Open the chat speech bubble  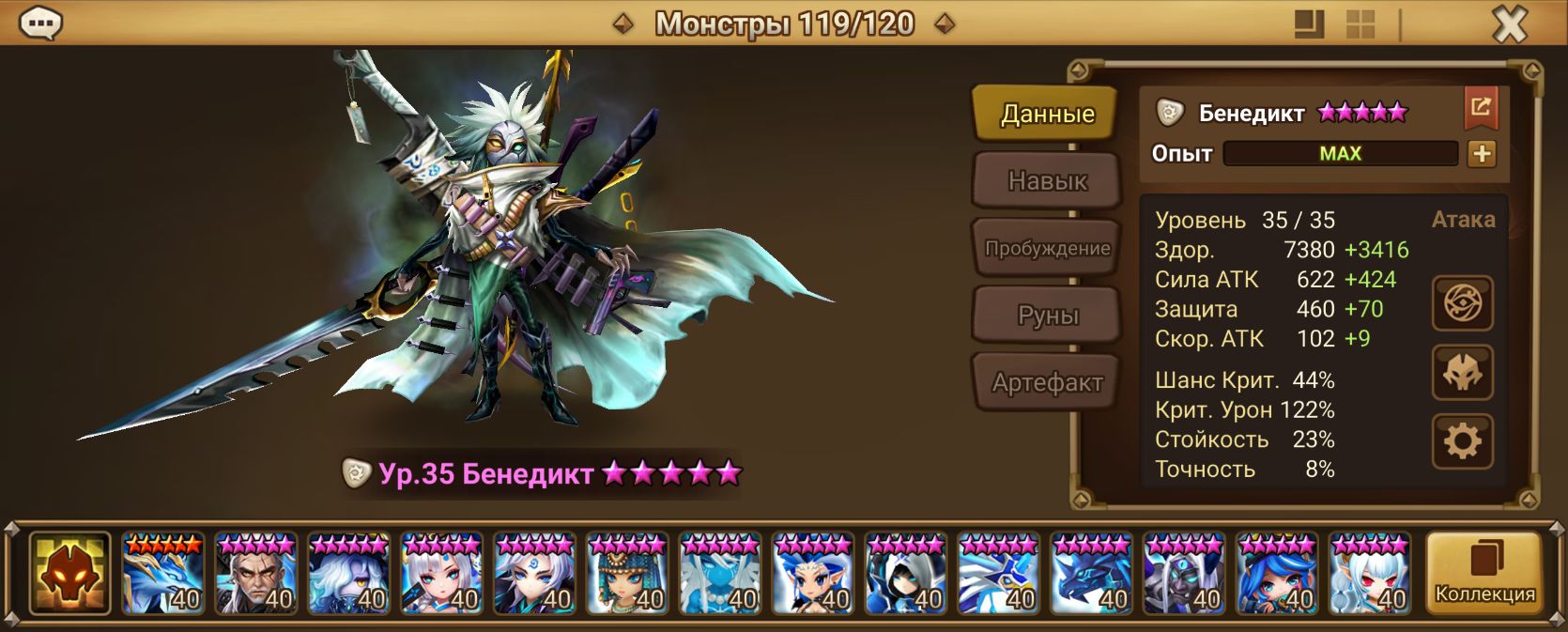click(40, 23)
